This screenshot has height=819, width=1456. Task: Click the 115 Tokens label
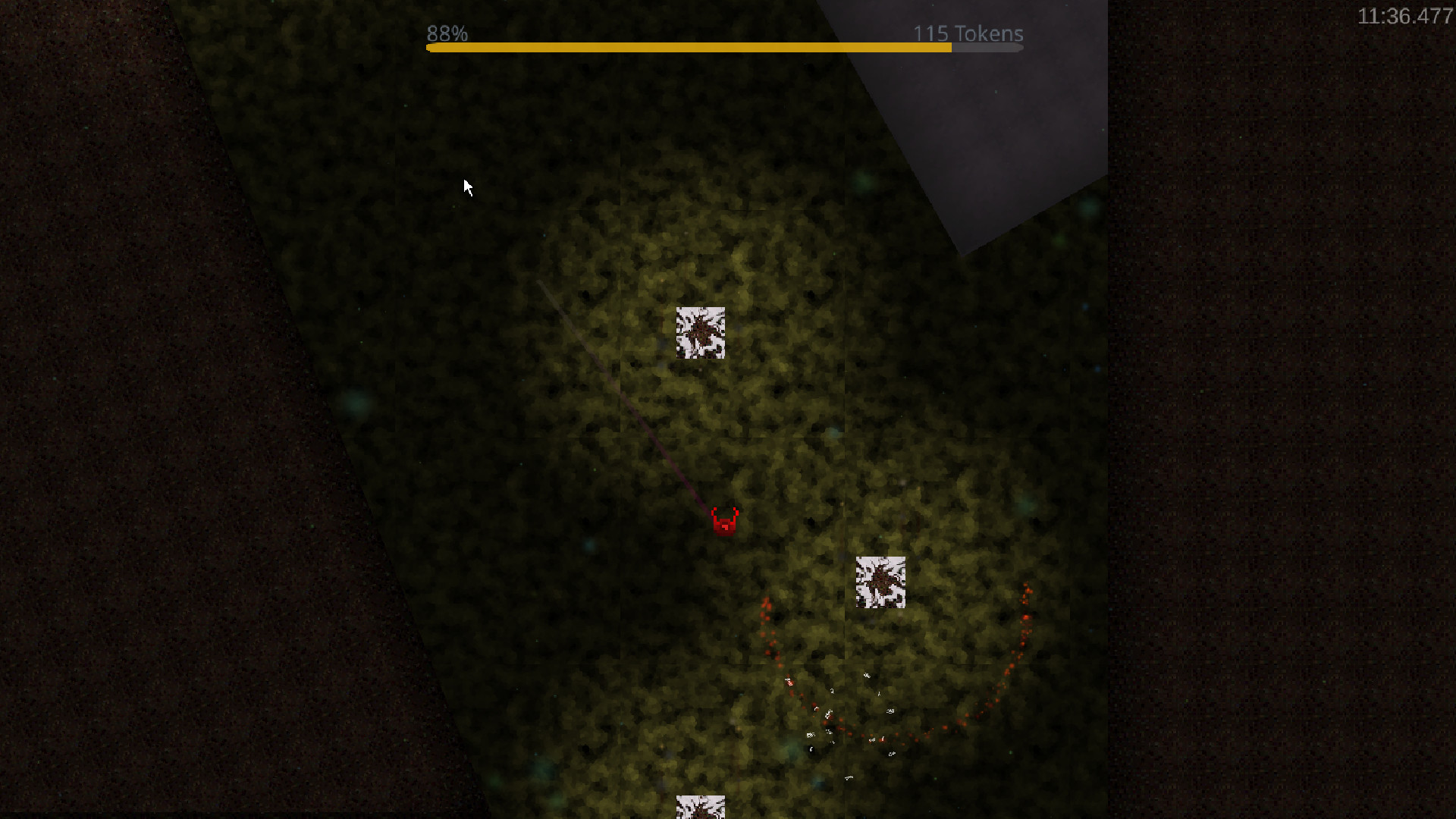[x=968, y=33]
